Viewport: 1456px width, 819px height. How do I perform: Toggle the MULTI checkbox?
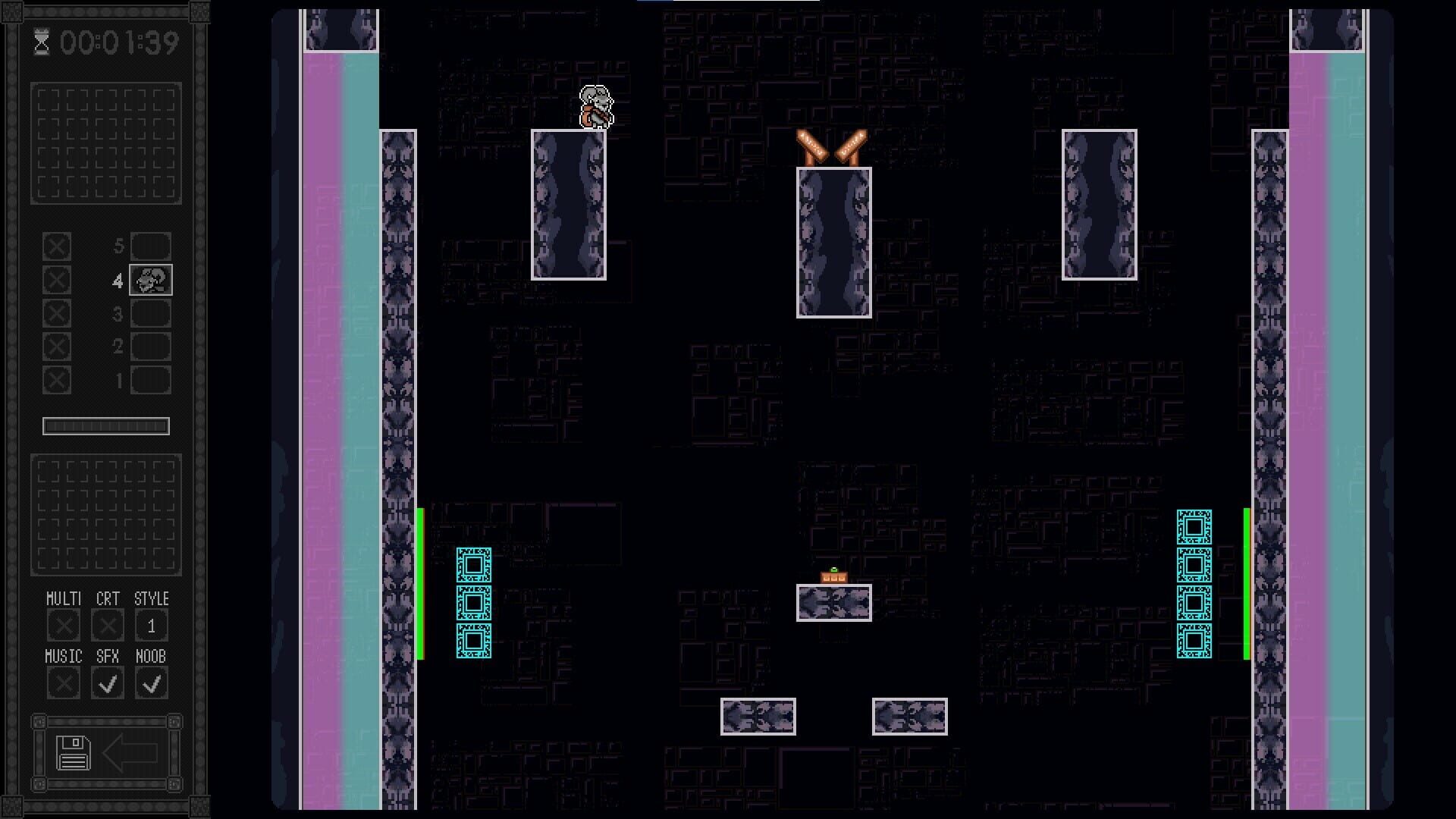pyautogui.click(x=63, y=624)
